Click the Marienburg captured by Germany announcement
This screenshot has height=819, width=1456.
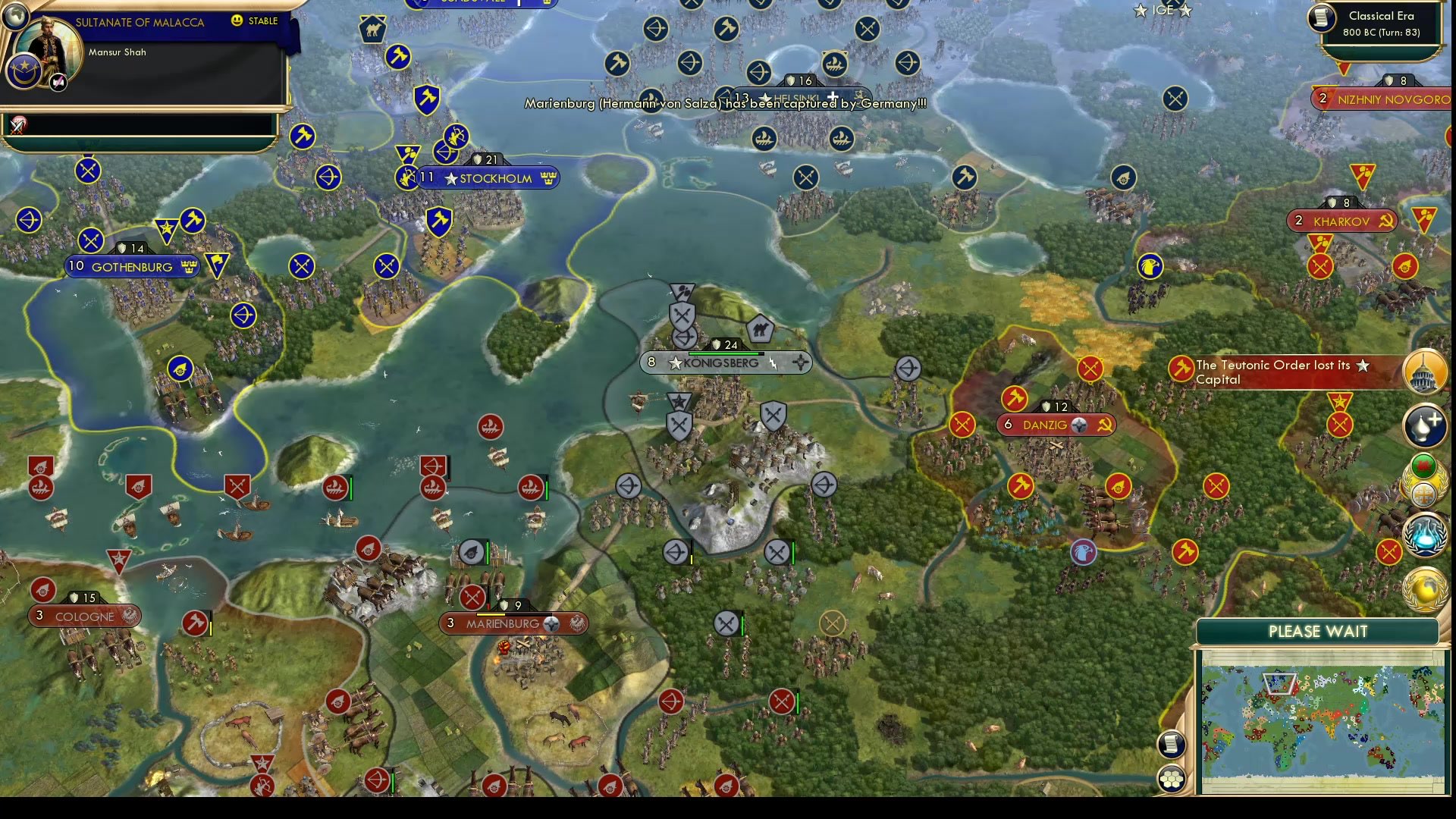pyautogui.click(x=726, y=104)
